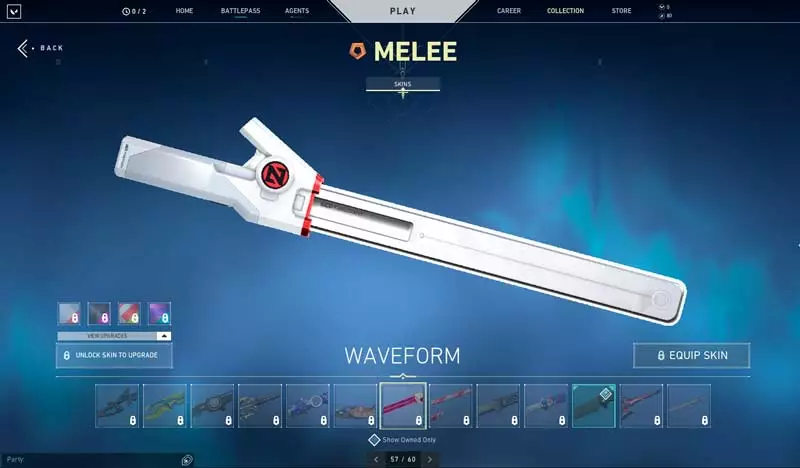
Task: Click the Play button
Action: coord(402,11)
